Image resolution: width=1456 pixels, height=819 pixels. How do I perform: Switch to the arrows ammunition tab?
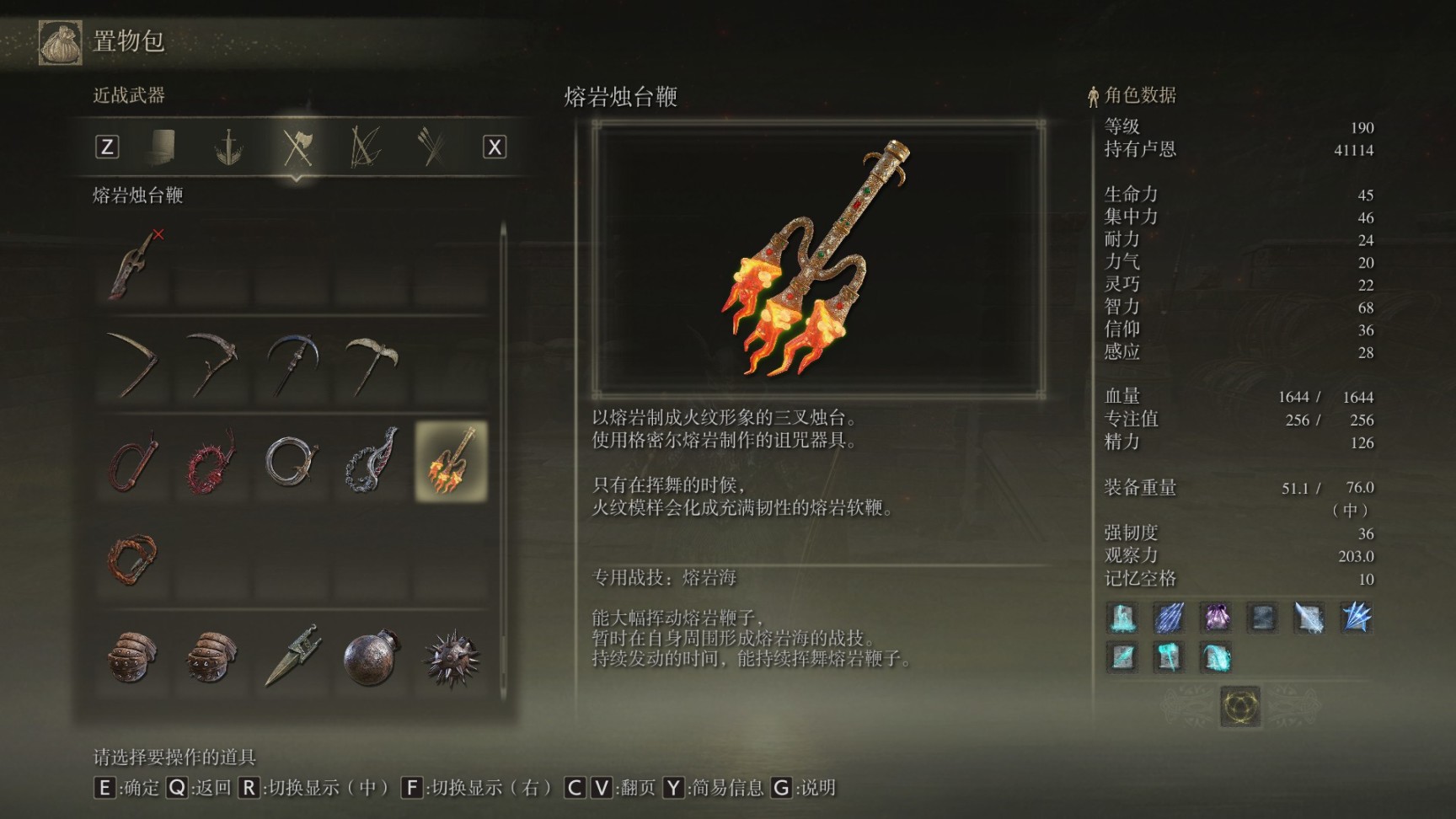pyautogui.click(x=431, y=147)
